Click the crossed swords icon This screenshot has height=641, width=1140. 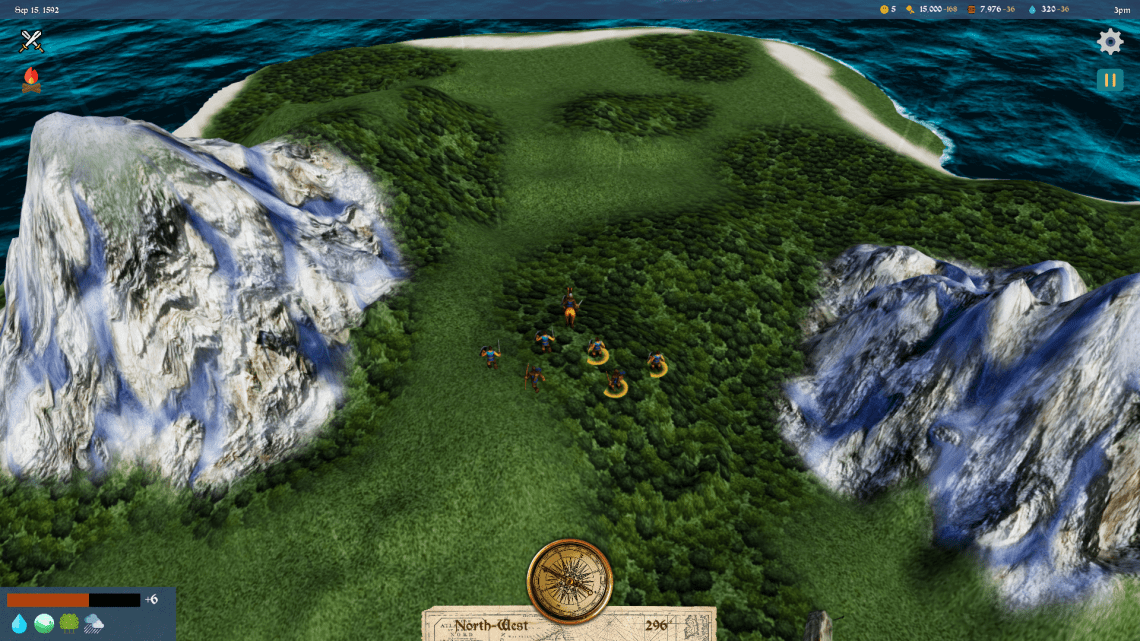(x=32, y=41)
